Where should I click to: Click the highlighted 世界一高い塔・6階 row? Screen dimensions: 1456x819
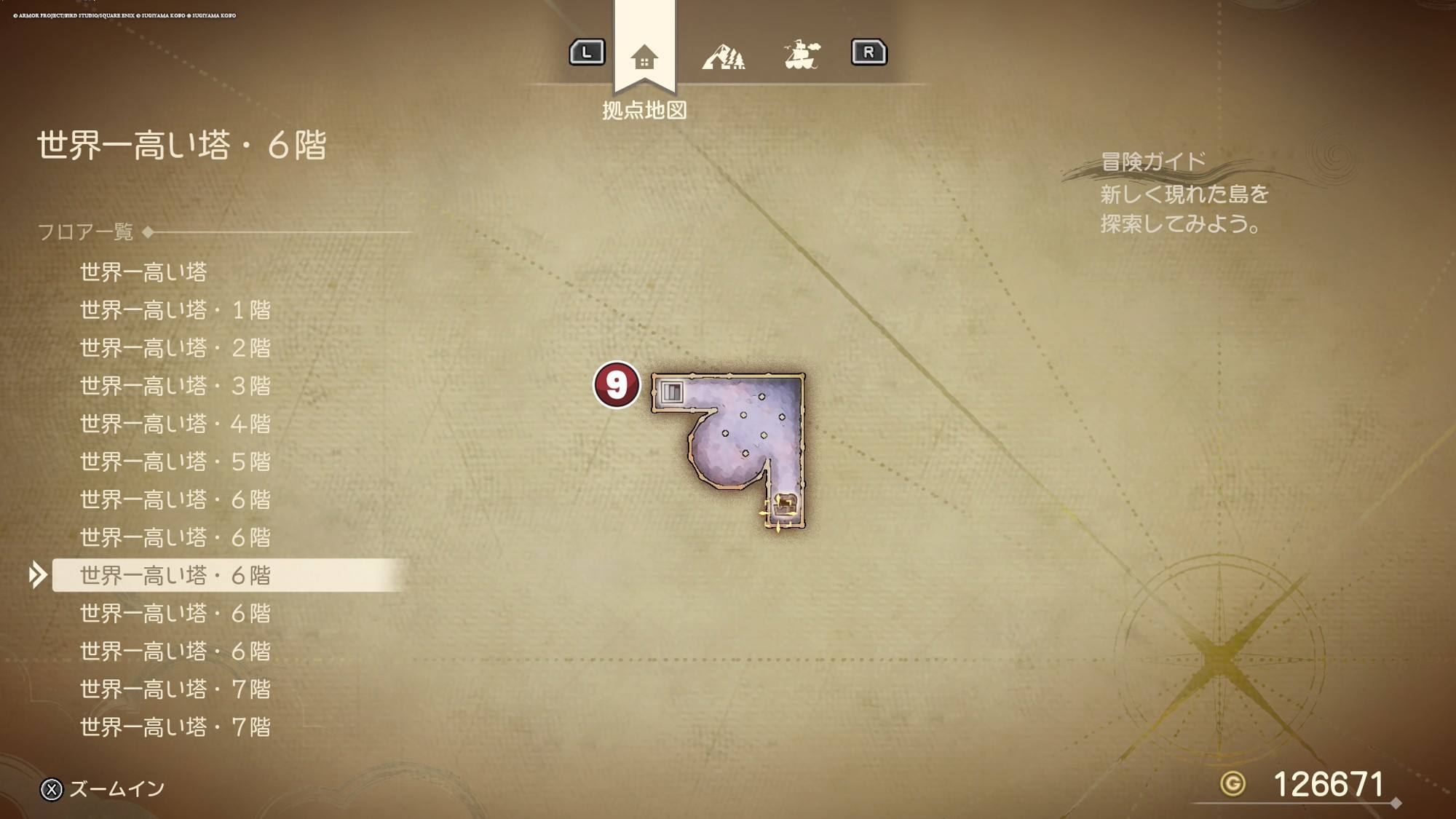(175, 575)
